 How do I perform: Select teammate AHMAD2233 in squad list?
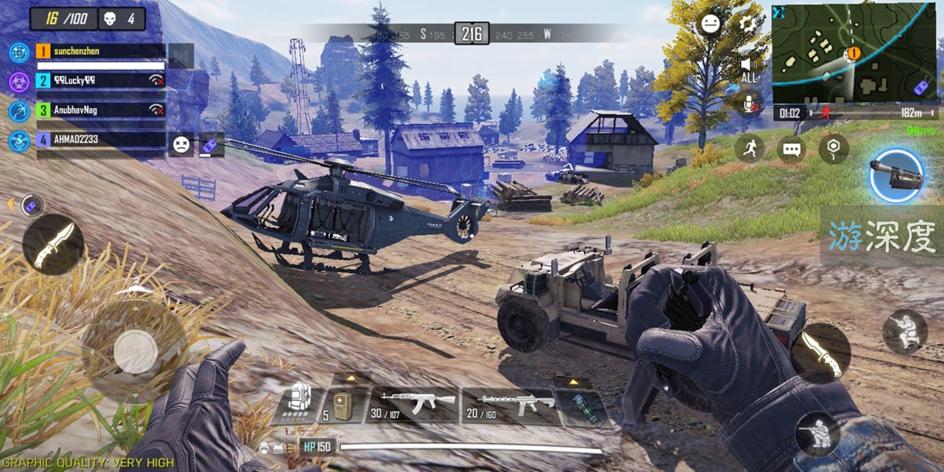(100, 141)
